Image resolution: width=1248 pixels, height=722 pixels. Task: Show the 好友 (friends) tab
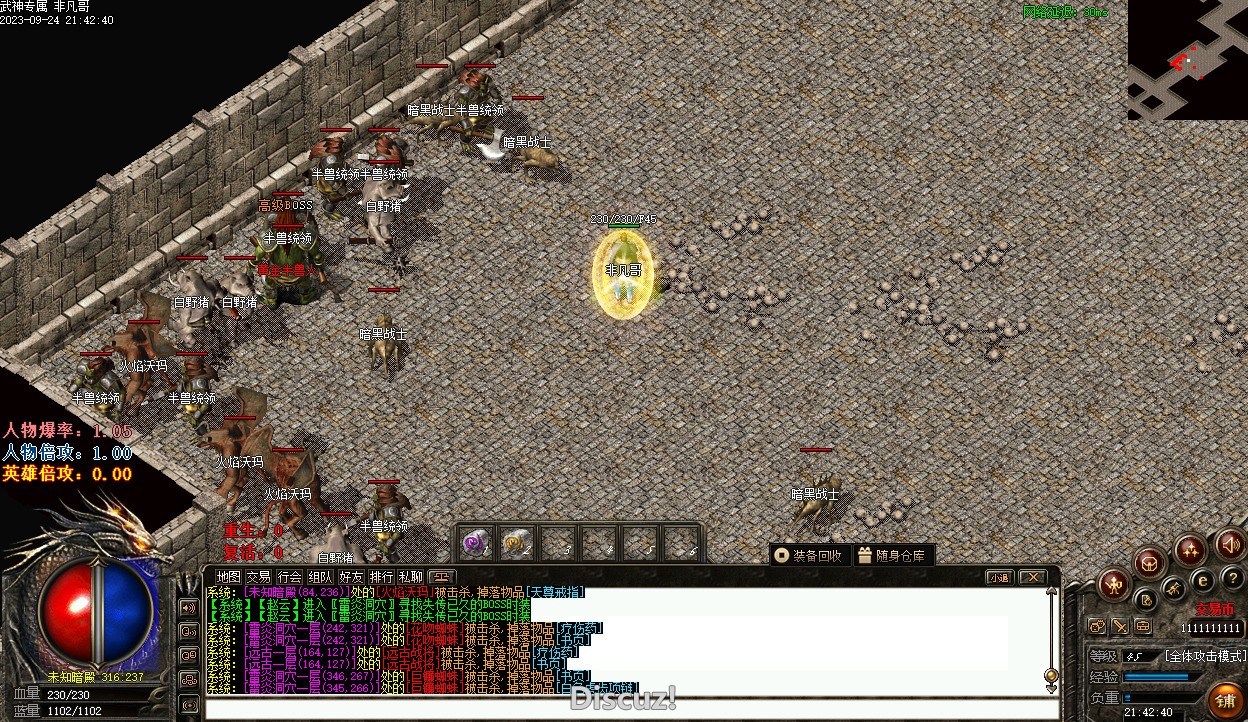[x=351, y=577]
